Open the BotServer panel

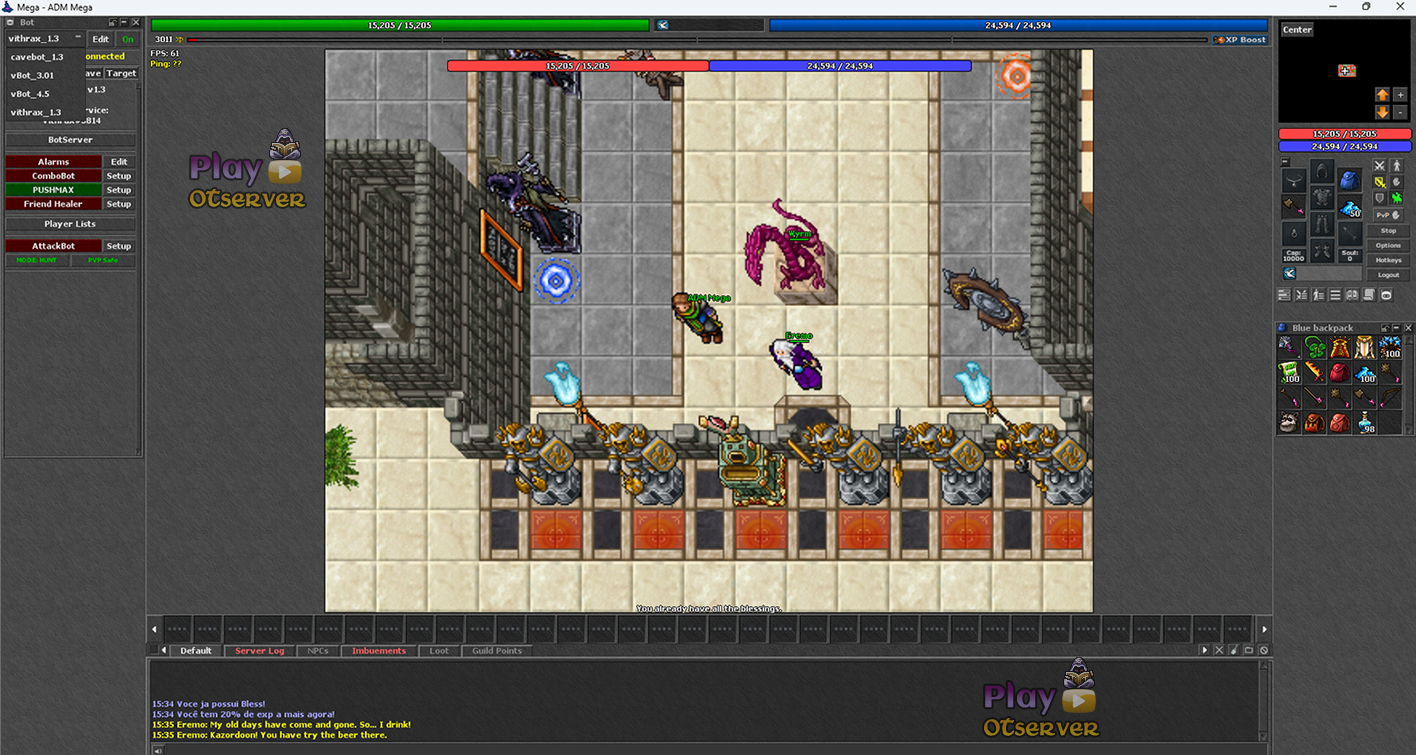pyautogui.click(x=71, y=140)
